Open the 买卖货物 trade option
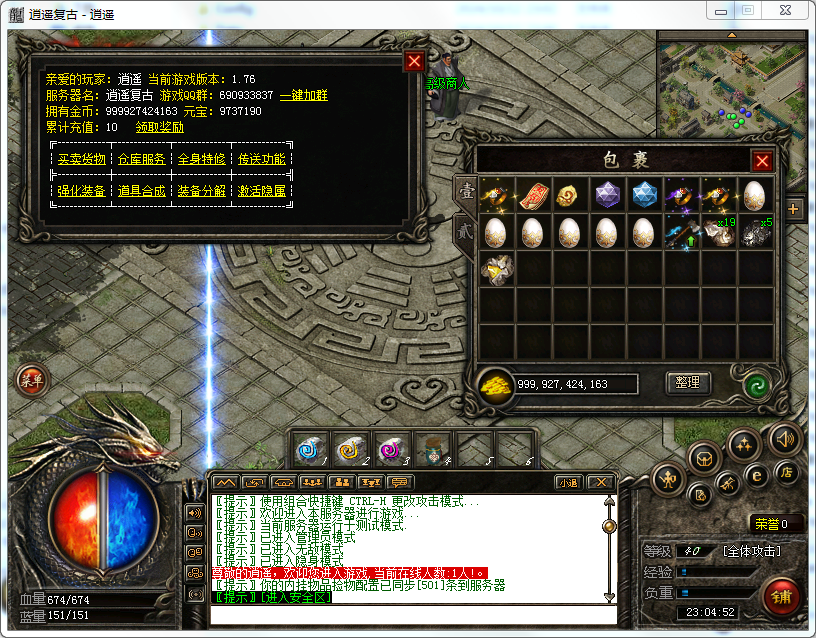This screenshot has height=638, width=816. (81, 159)
